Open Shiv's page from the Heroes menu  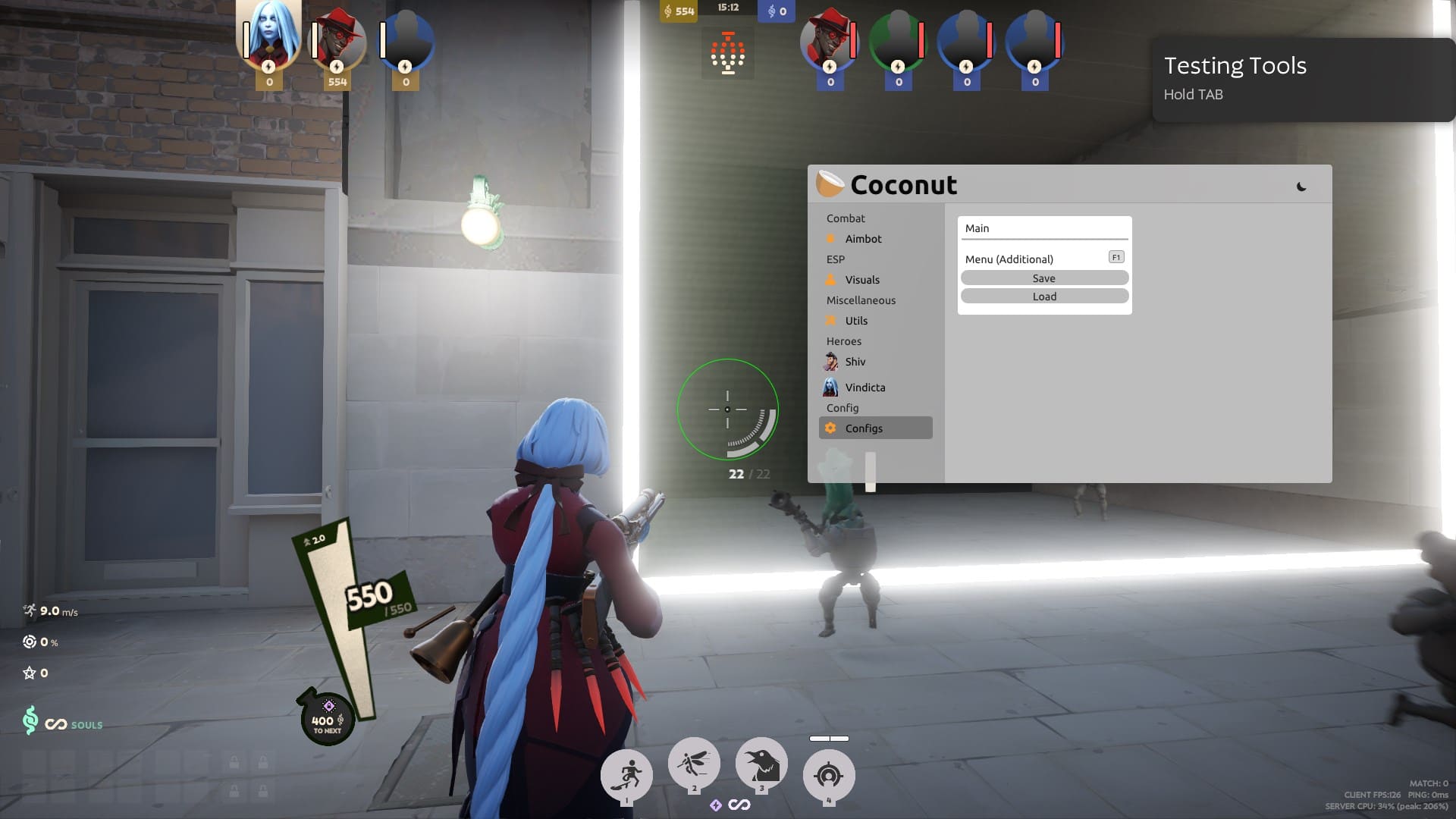[x=855, y=362]
